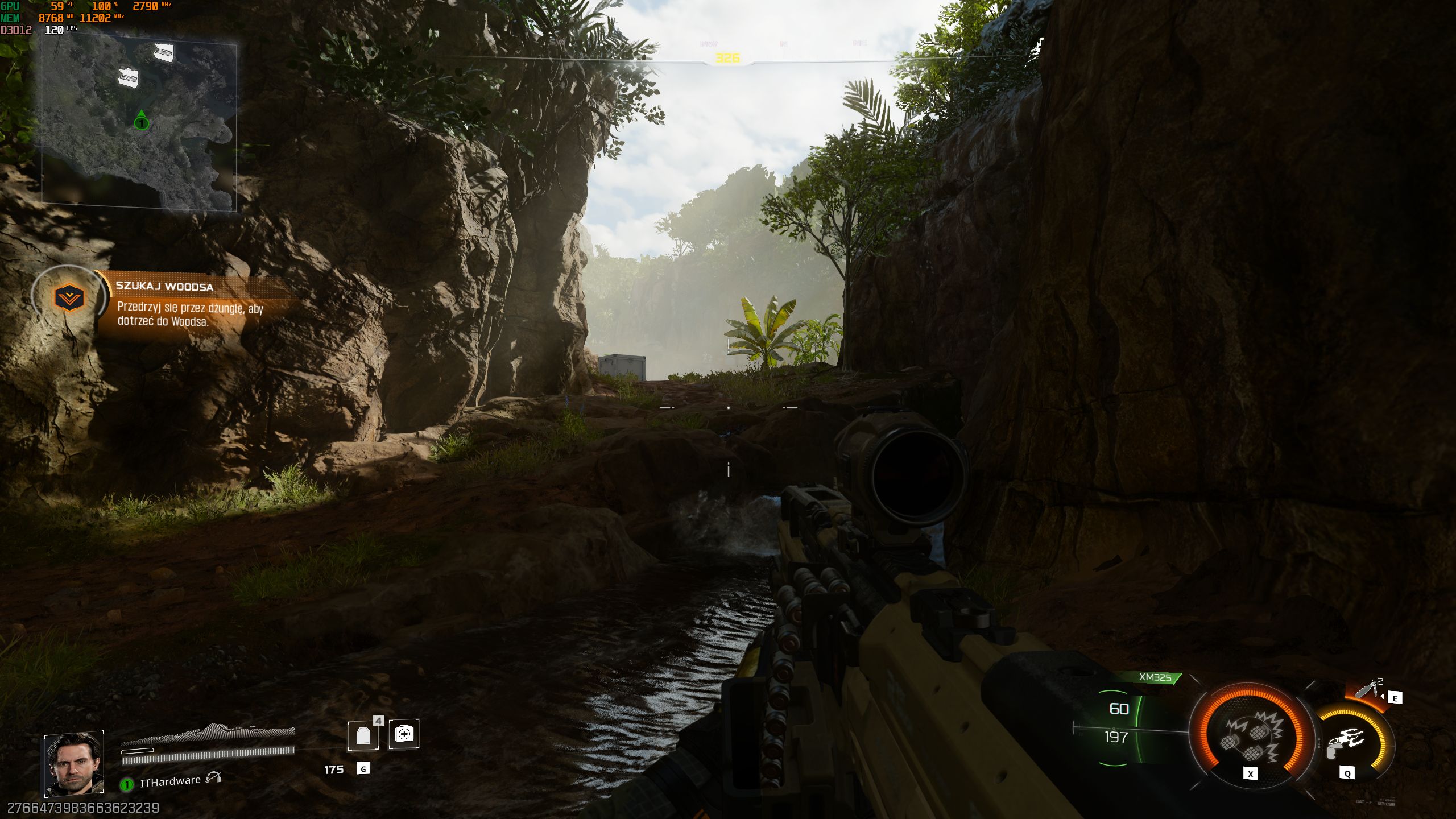The width and height of the screenshot is (1456, 819).
Task: Use the medkit slot
Action: click(404, 734)
